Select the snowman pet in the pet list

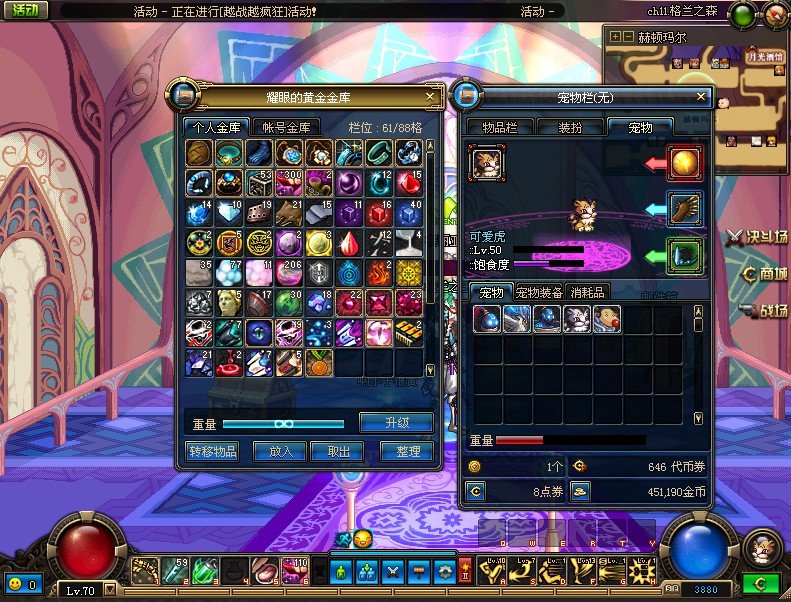(x=609, y=319)
